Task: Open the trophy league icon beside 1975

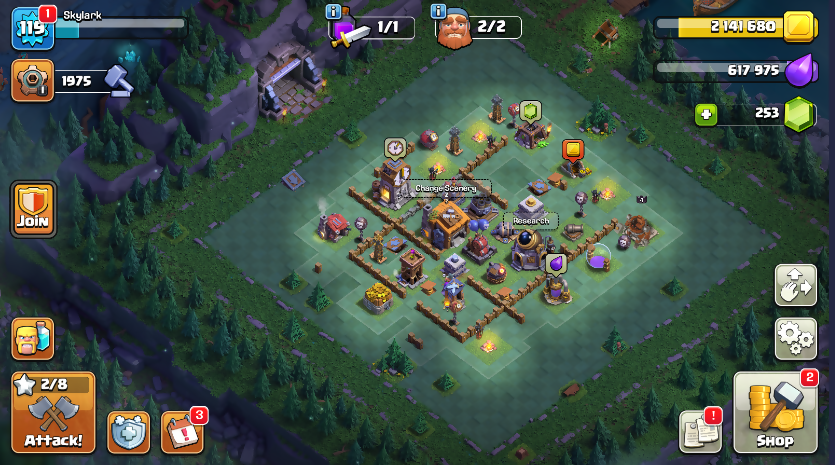Action: tap(33, 80)
